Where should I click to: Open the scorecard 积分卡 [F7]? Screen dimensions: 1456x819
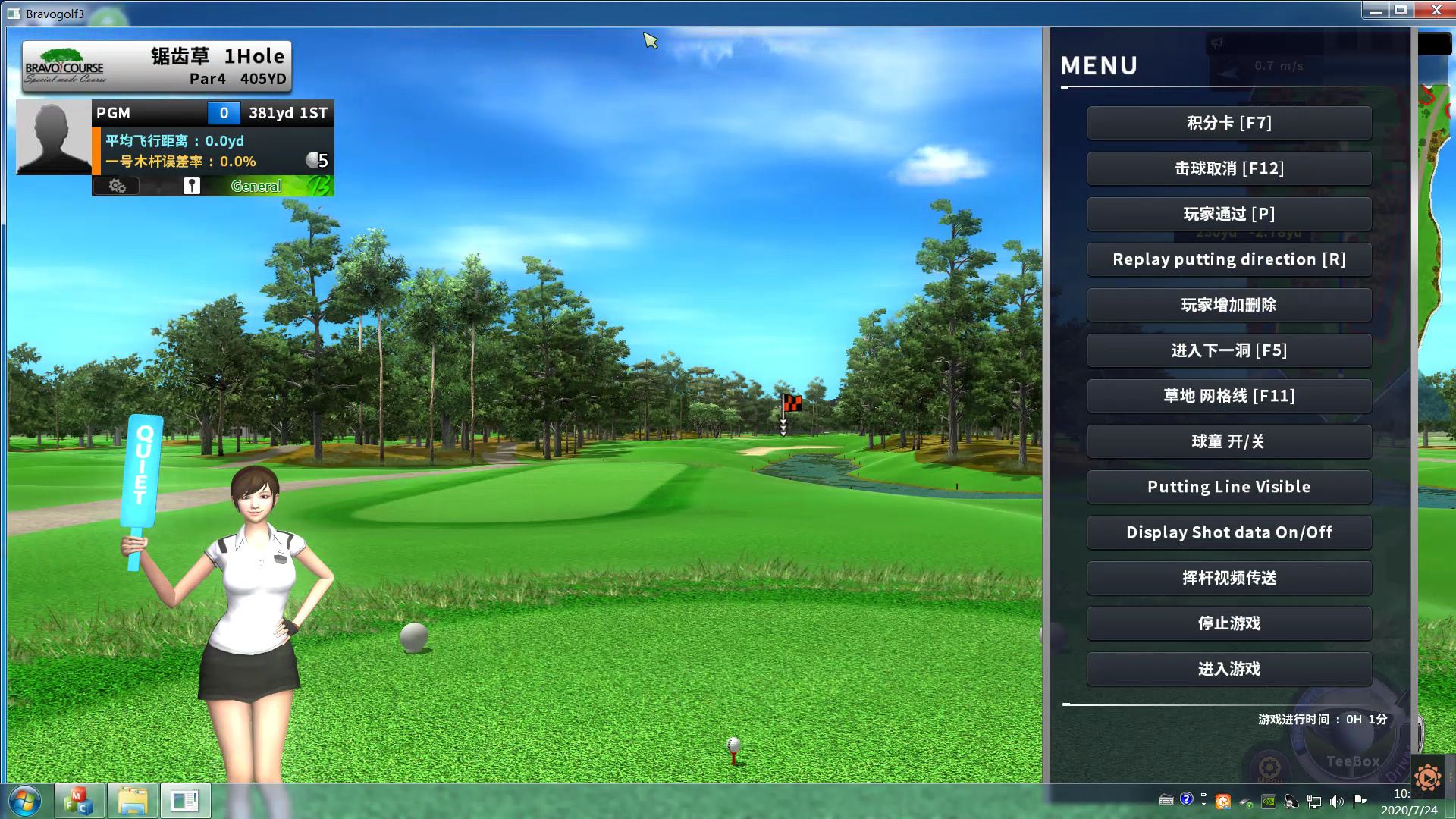[1228, 123]
